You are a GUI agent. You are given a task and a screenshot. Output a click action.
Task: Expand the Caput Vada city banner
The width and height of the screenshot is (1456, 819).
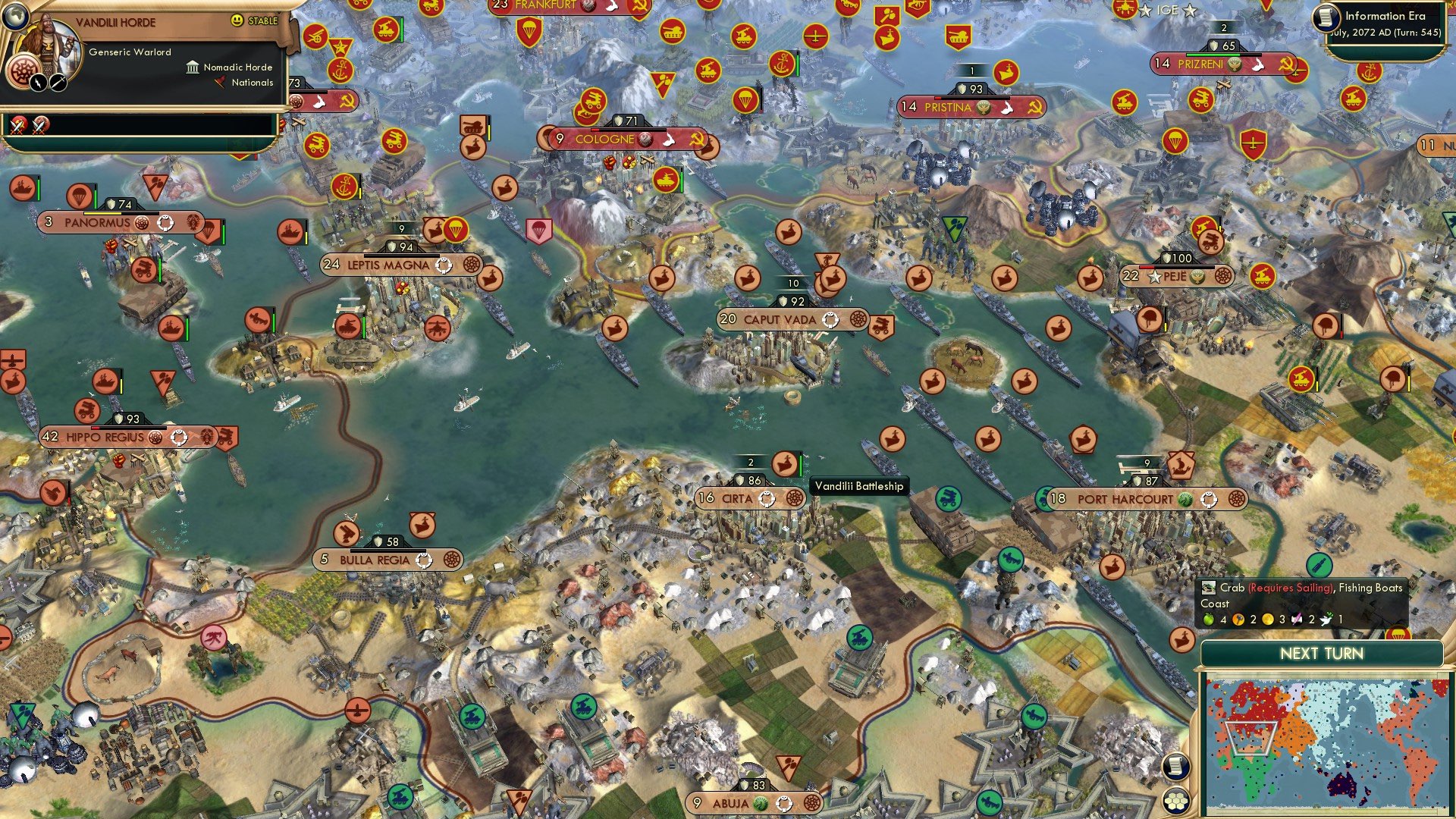pos(789,319)
